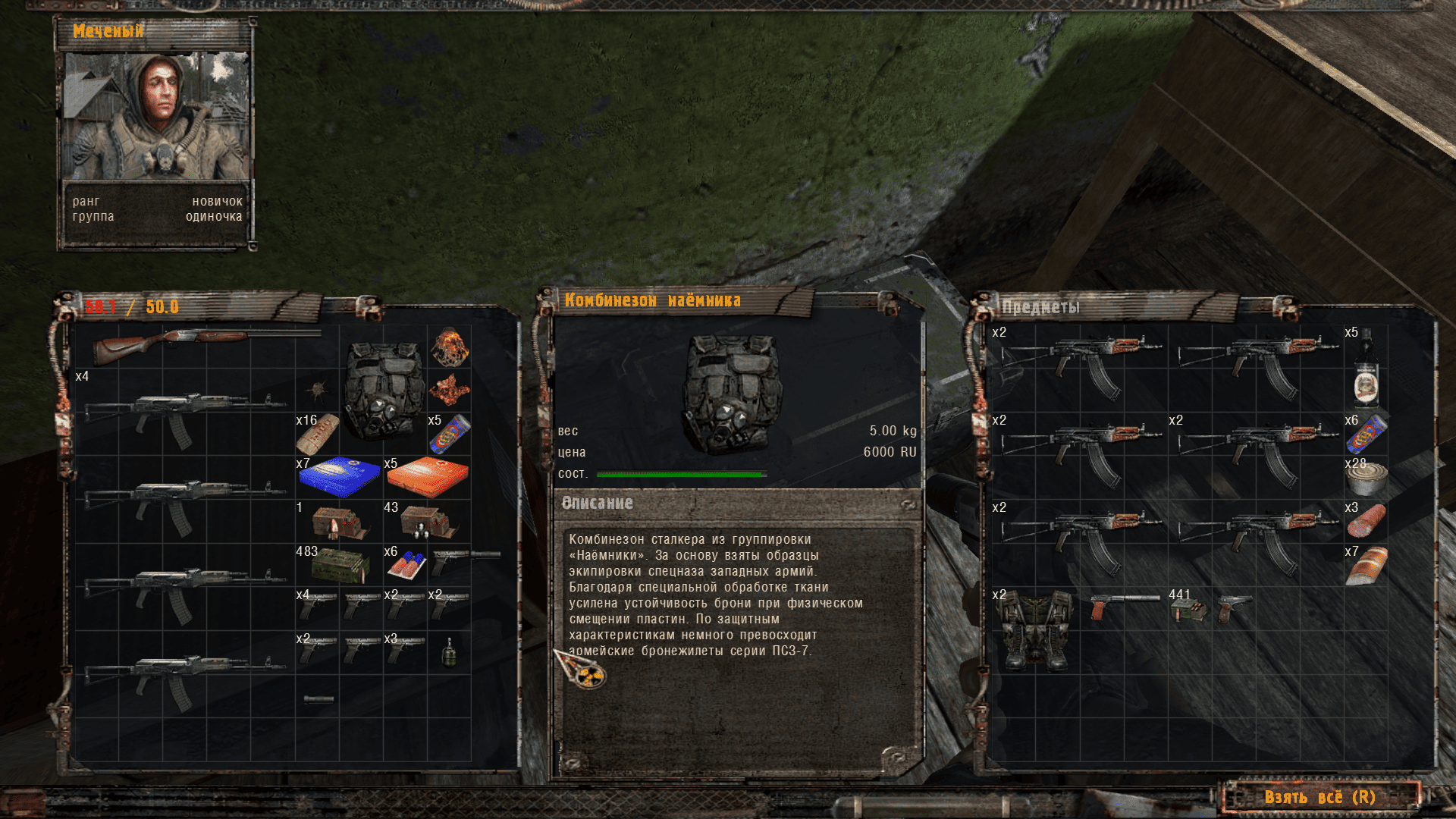Take the x7 bread loaf stack

click(x=1366, y=565)
